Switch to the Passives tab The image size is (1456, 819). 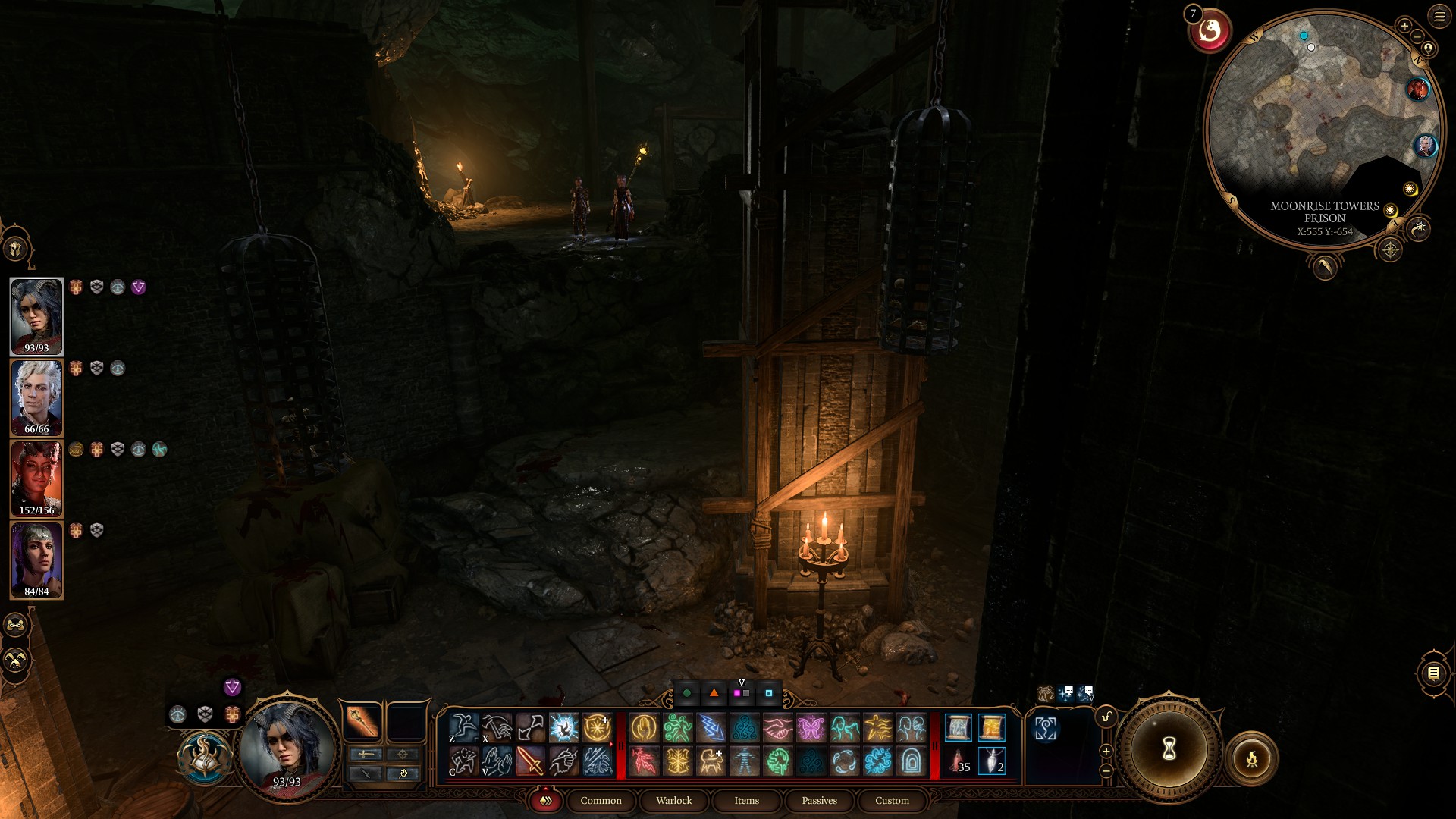point(818,800)
